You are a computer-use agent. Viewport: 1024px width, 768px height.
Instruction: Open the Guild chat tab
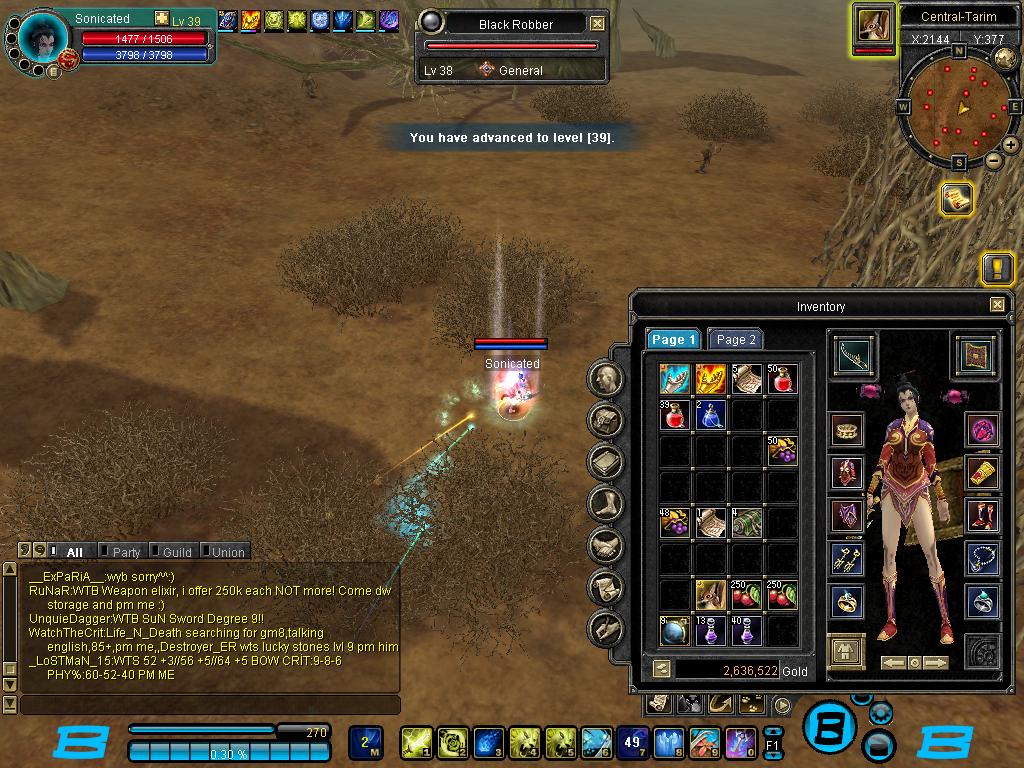coord(176,551)
